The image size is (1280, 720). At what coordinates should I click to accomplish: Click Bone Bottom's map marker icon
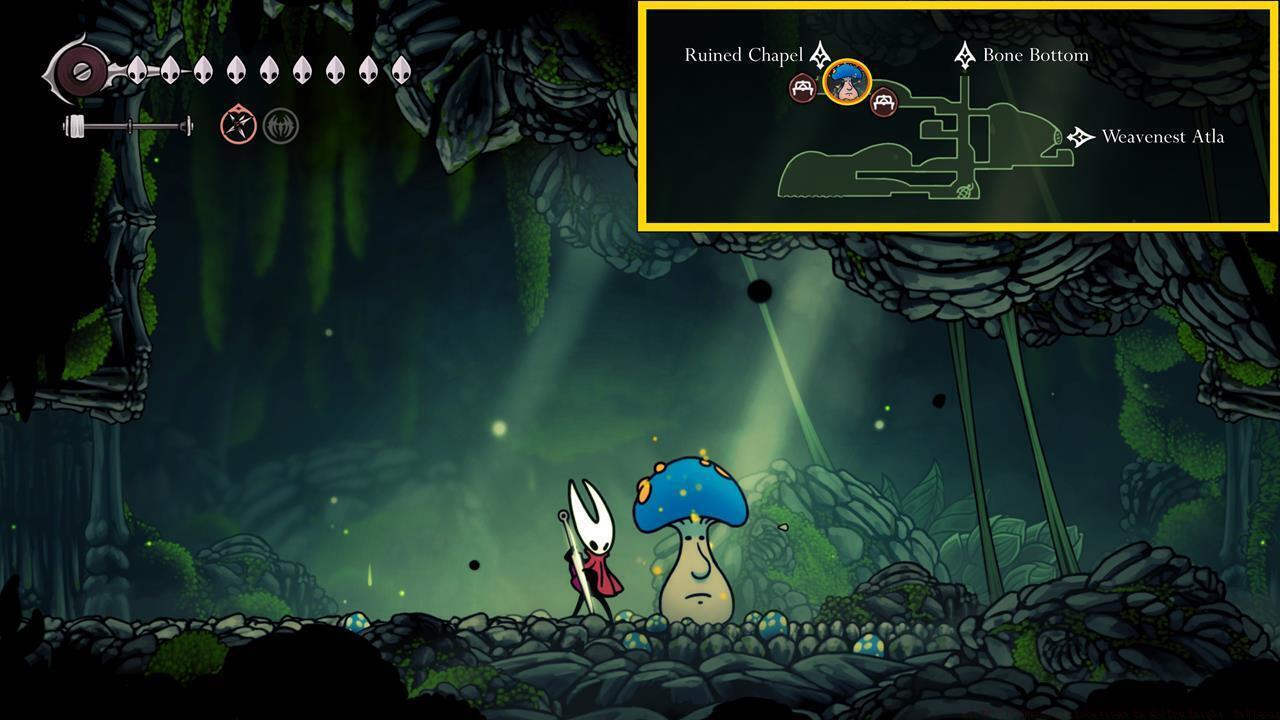pos(963,56)
